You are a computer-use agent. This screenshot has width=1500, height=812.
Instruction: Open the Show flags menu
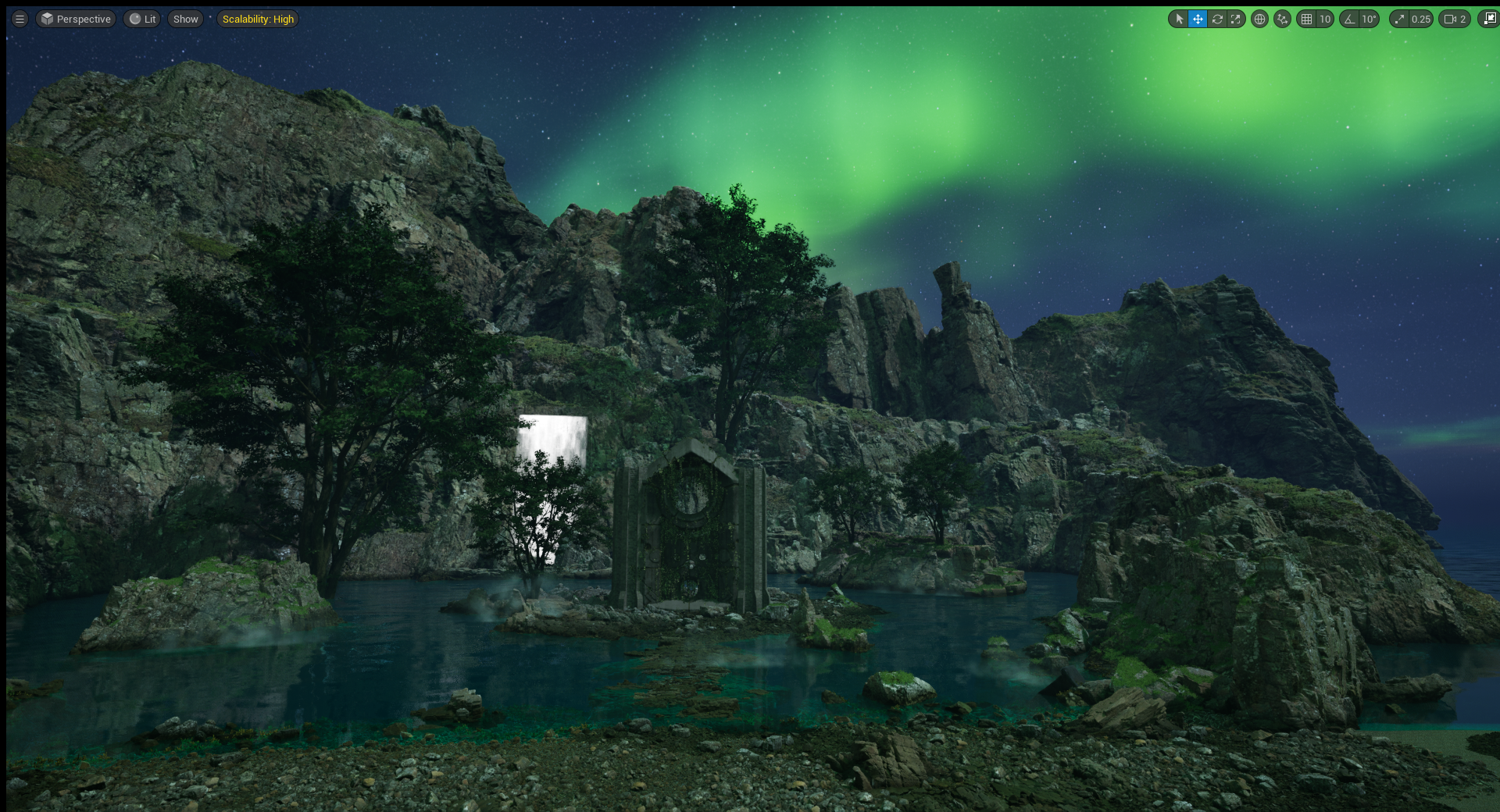pos(185,19)
